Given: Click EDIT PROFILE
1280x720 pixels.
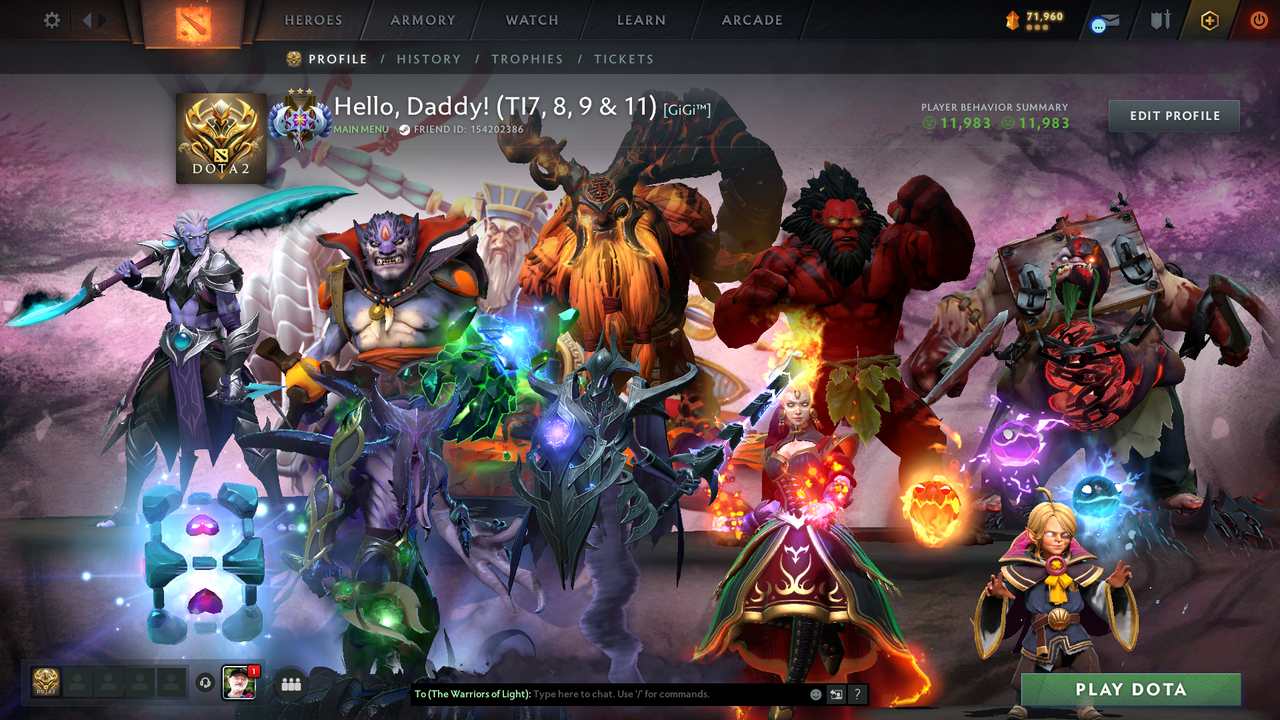Looking at the screenshot, I should 1173,115.
